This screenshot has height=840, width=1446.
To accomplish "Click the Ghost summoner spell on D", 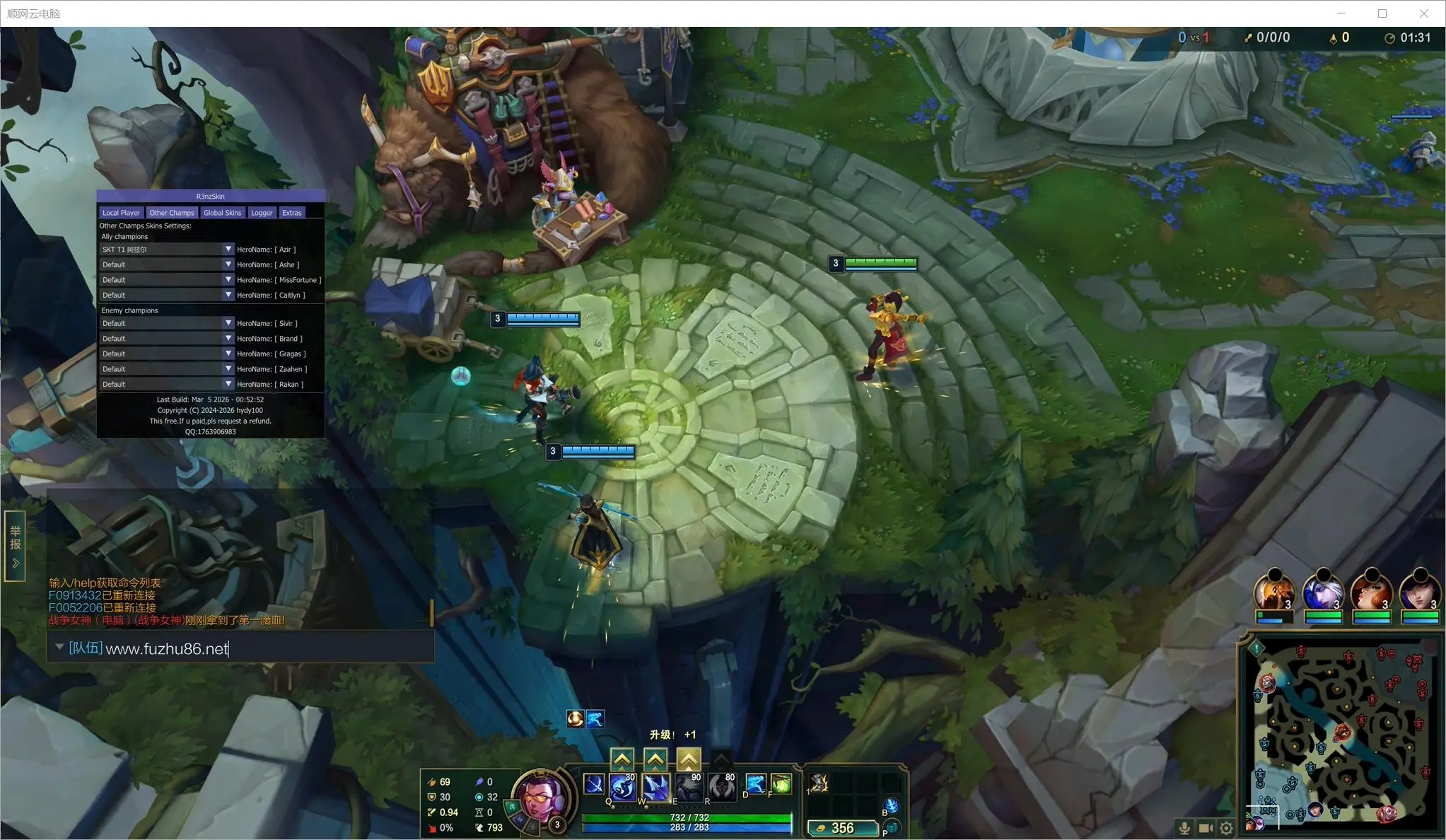I will [x=757, y=783].
